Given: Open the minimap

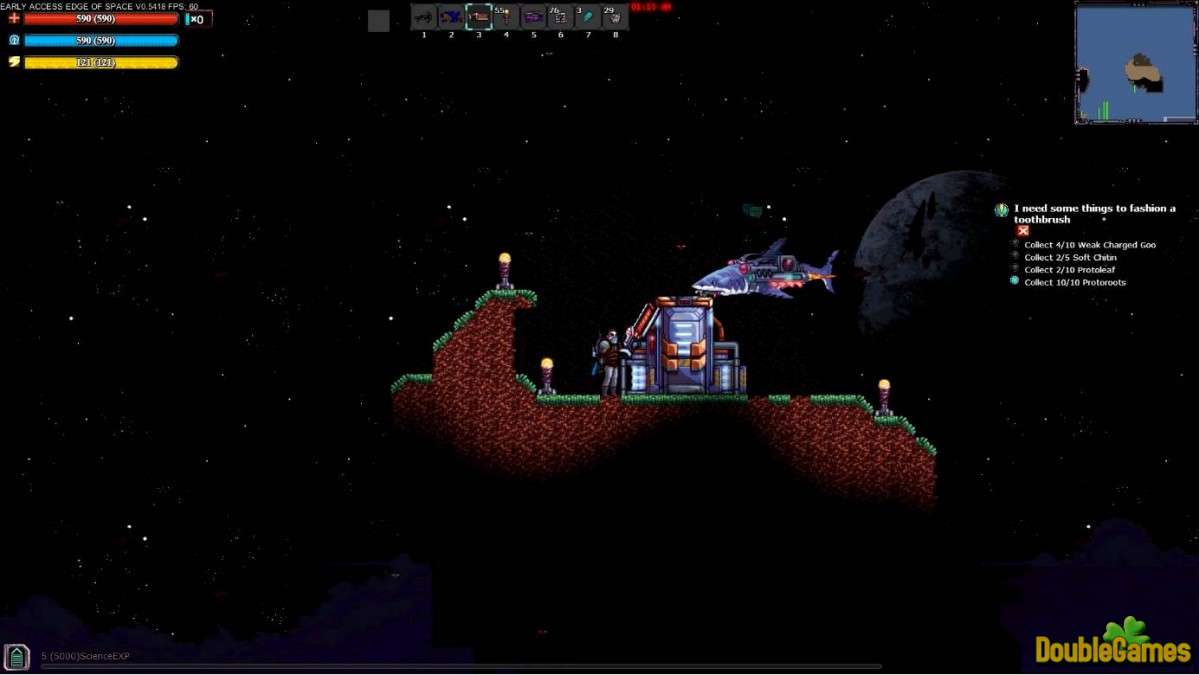Looking at the screenshot, I should click(x=1135, y=63).
